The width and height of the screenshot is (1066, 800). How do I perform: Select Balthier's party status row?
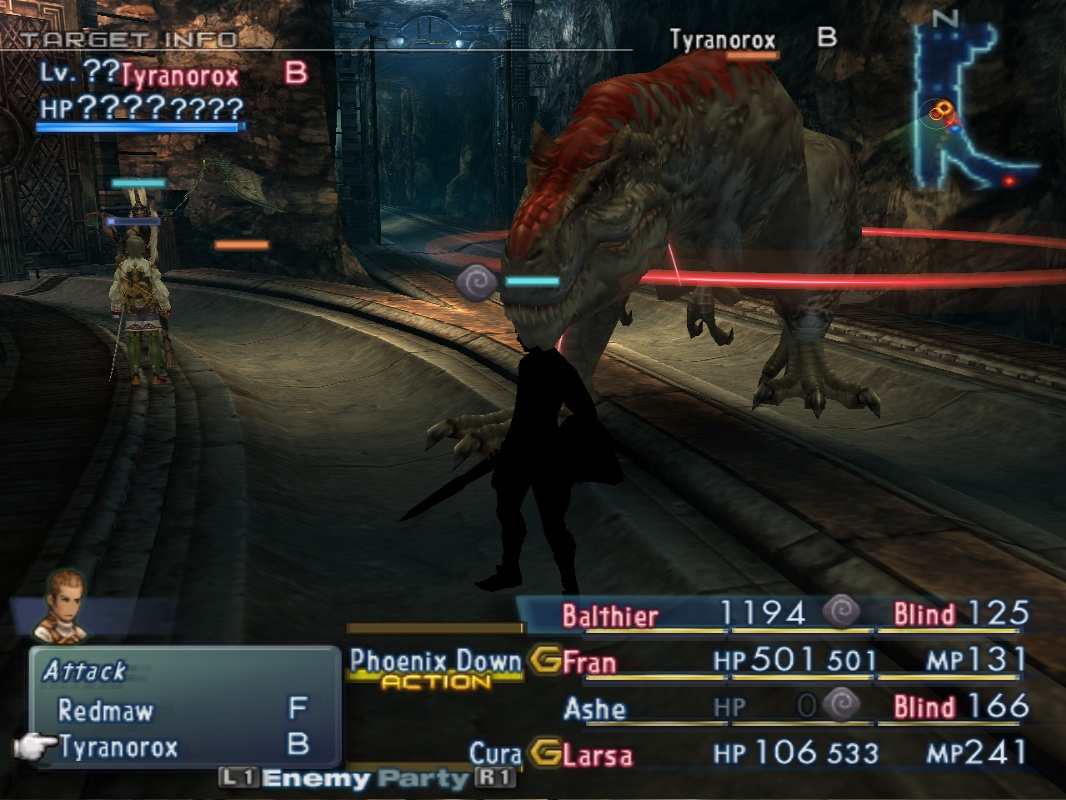tap(780, 614)
